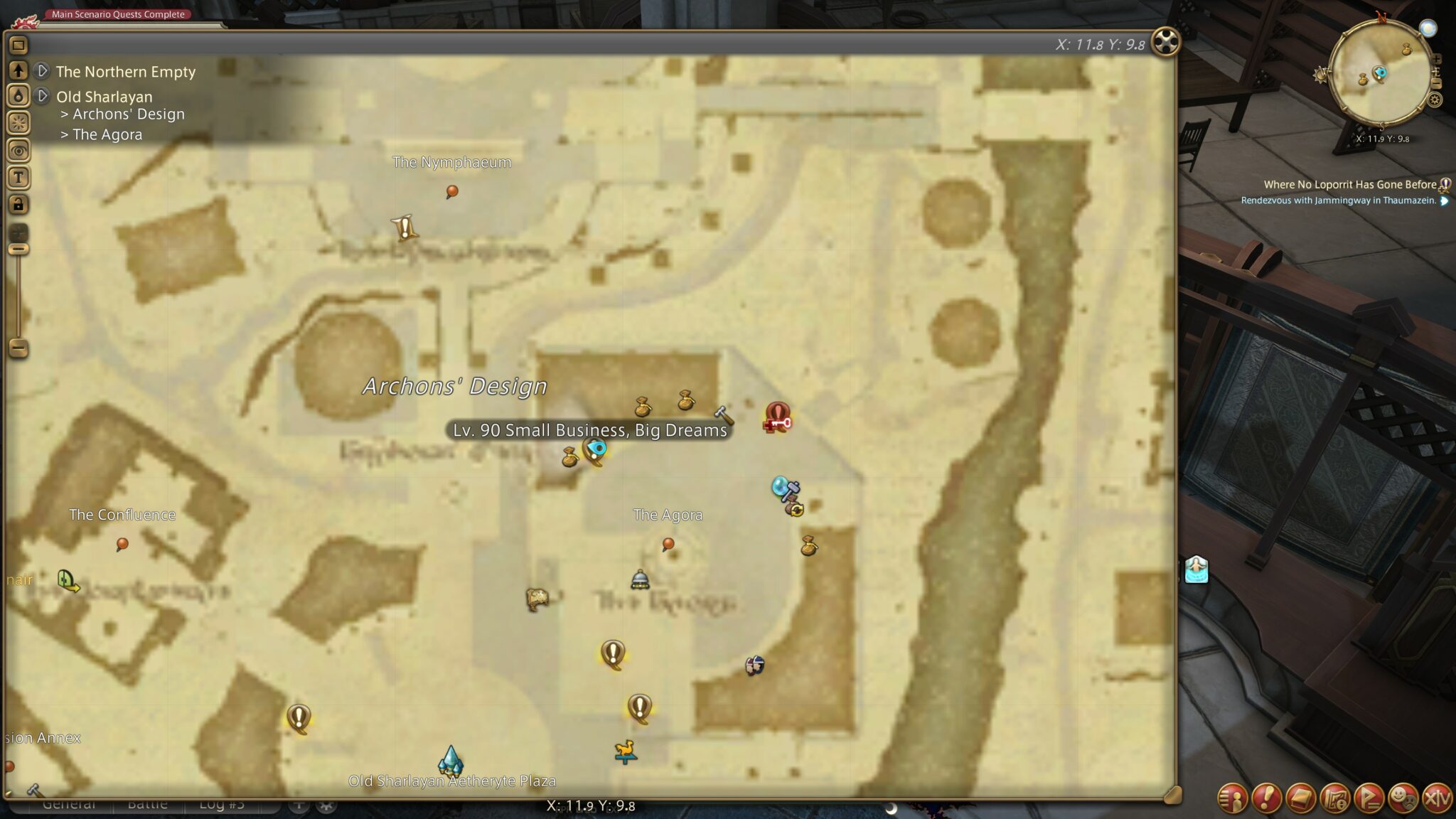Image resolution: width=1456 pixels, height=819 pixels.
Task: Open the Duty Finder exclamation icon
Action: [1266, 797]
